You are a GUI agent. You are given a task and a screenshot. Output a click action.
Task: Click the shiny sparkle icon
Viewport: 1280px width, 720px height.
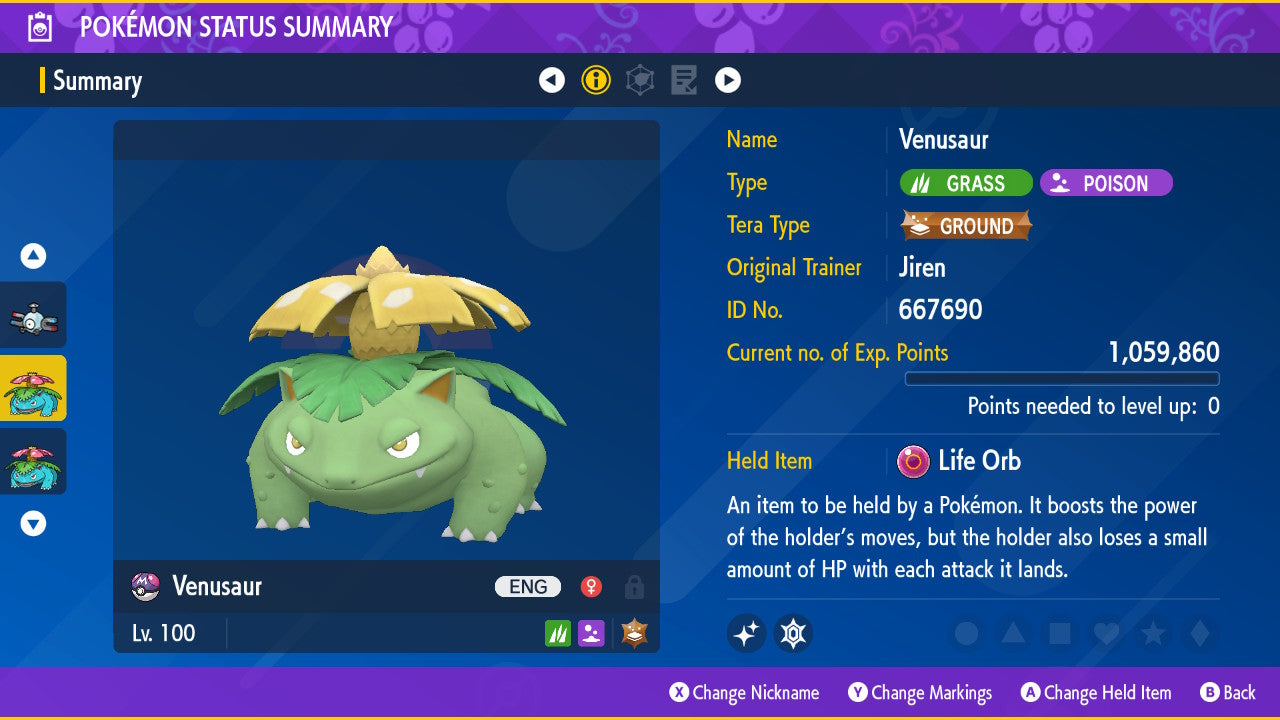point(746,633)
